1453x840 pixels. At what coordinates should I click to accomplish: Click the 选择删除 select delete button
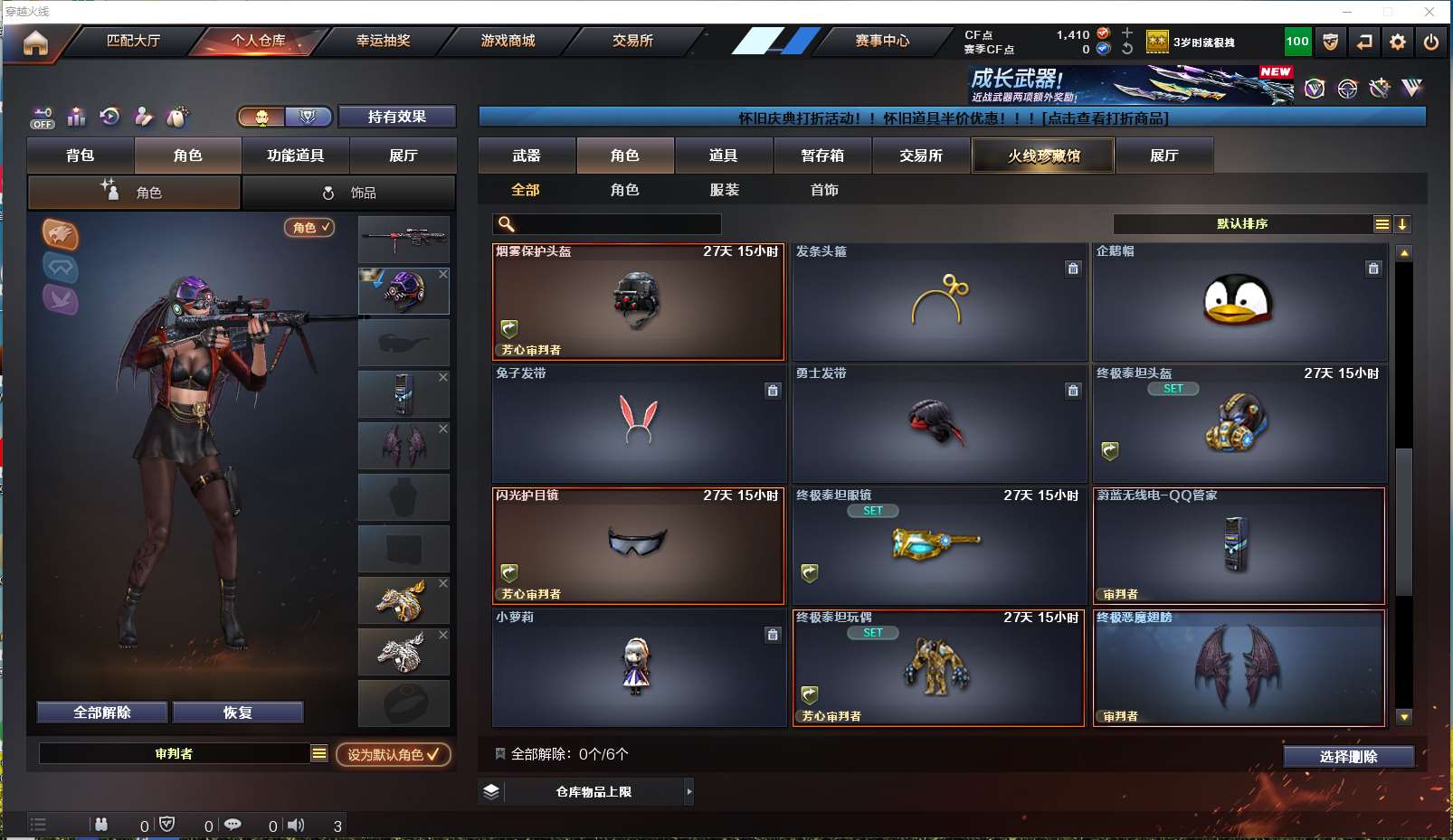point(1348,757)
